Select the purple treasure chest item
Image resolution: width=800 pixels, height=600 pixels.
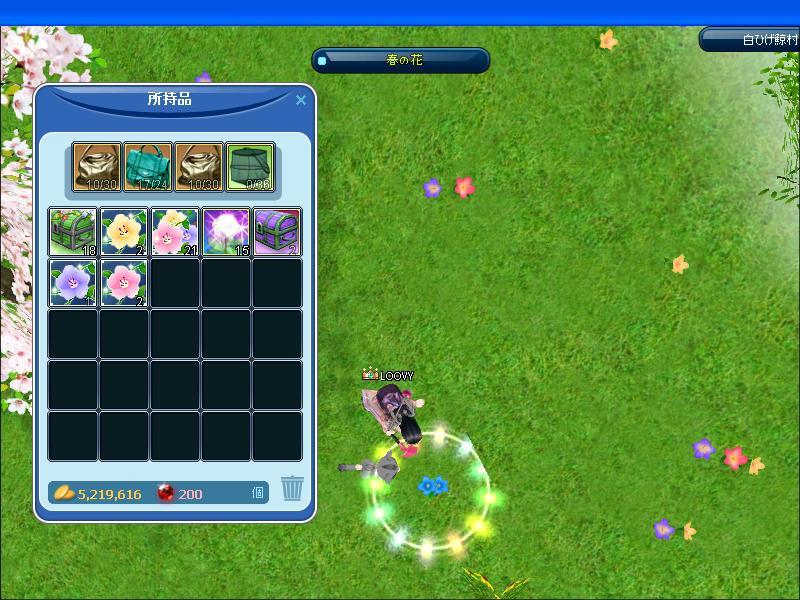pos(277,232)
